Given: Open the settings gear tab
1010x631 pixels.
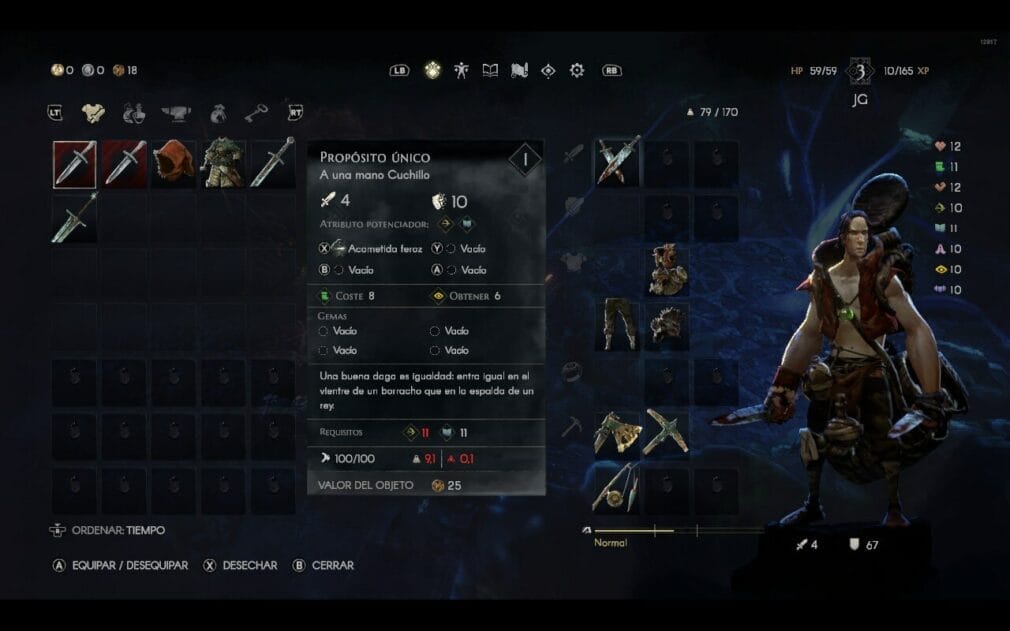Looking at the screenshot, I should point(577,70).
